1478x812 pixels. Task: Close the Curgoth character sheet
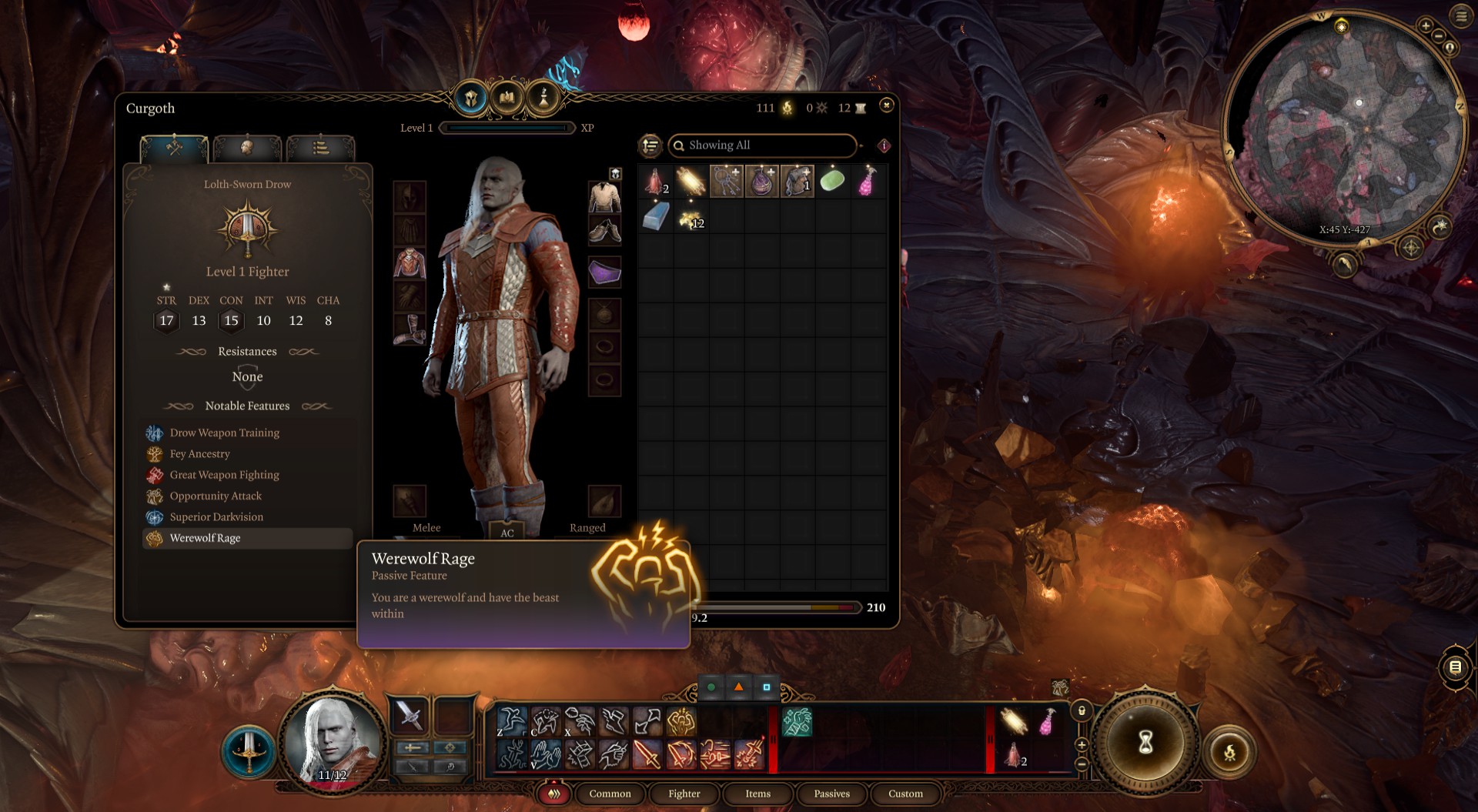(887, 105)
